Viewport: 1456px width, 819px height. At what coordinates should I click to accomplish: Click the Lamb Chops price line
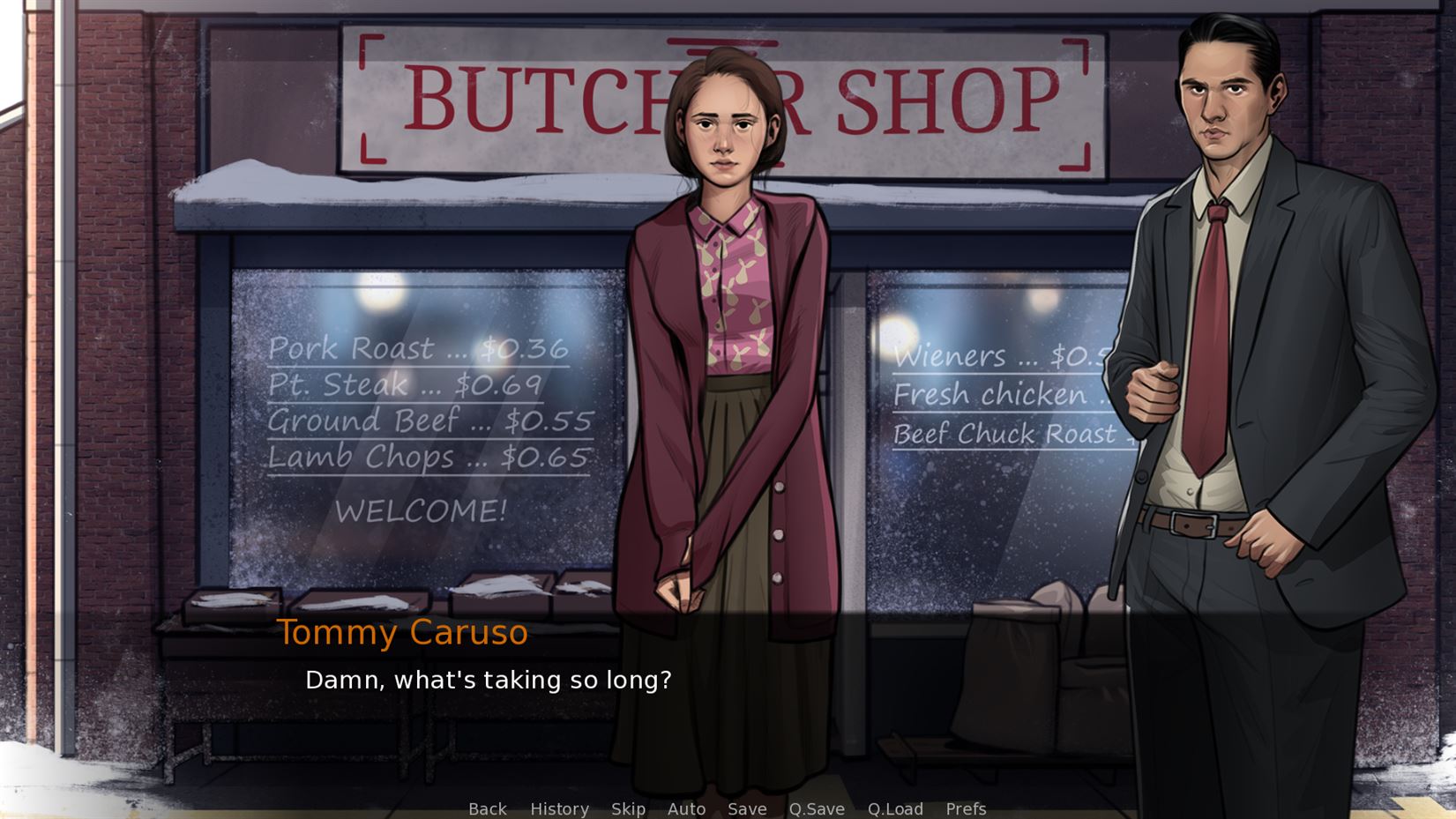pyautogui.click(x=429, y=457)
